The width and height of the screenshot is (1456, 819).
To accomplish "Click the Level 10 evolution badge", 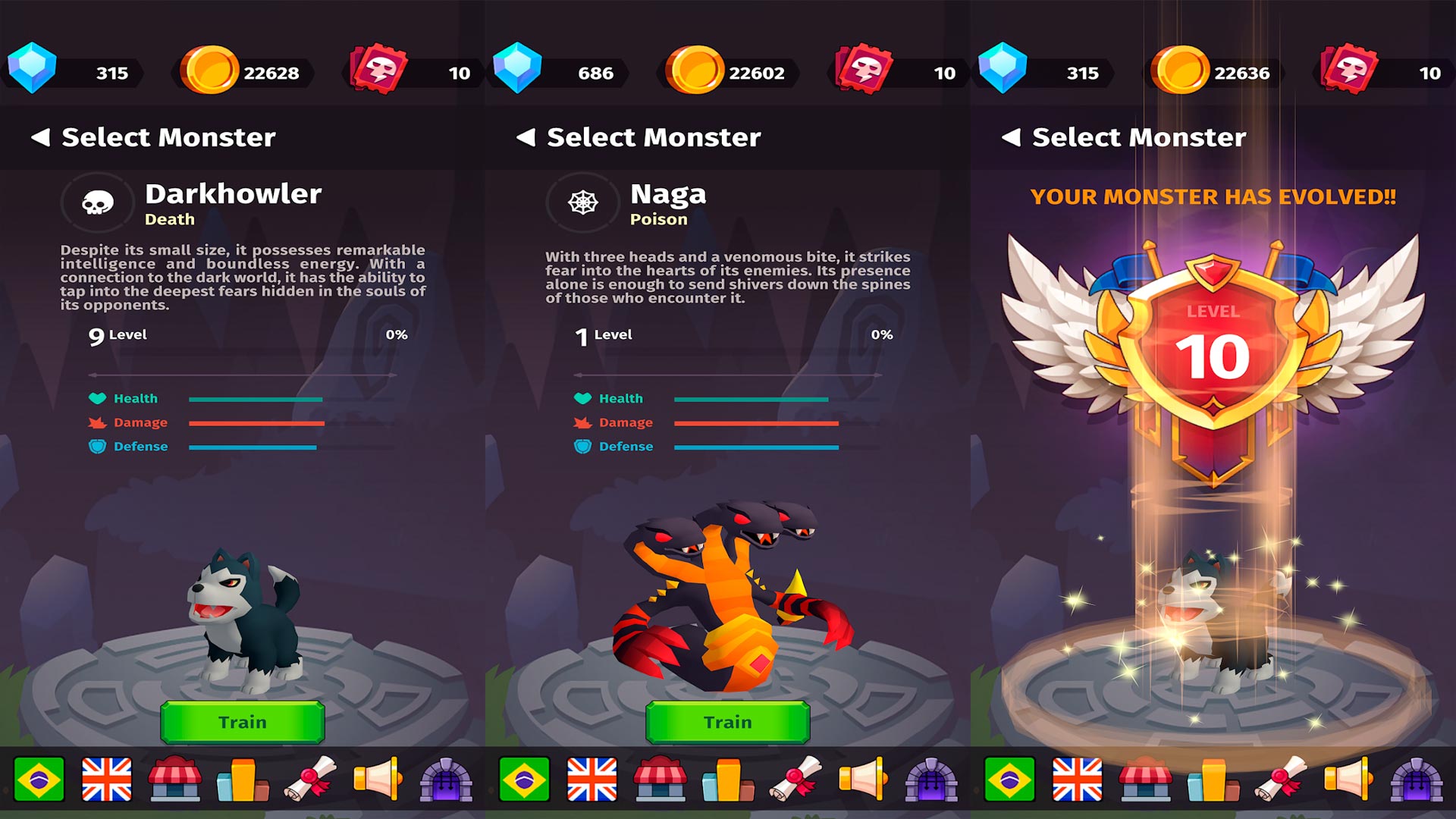I will [1213, 349].
